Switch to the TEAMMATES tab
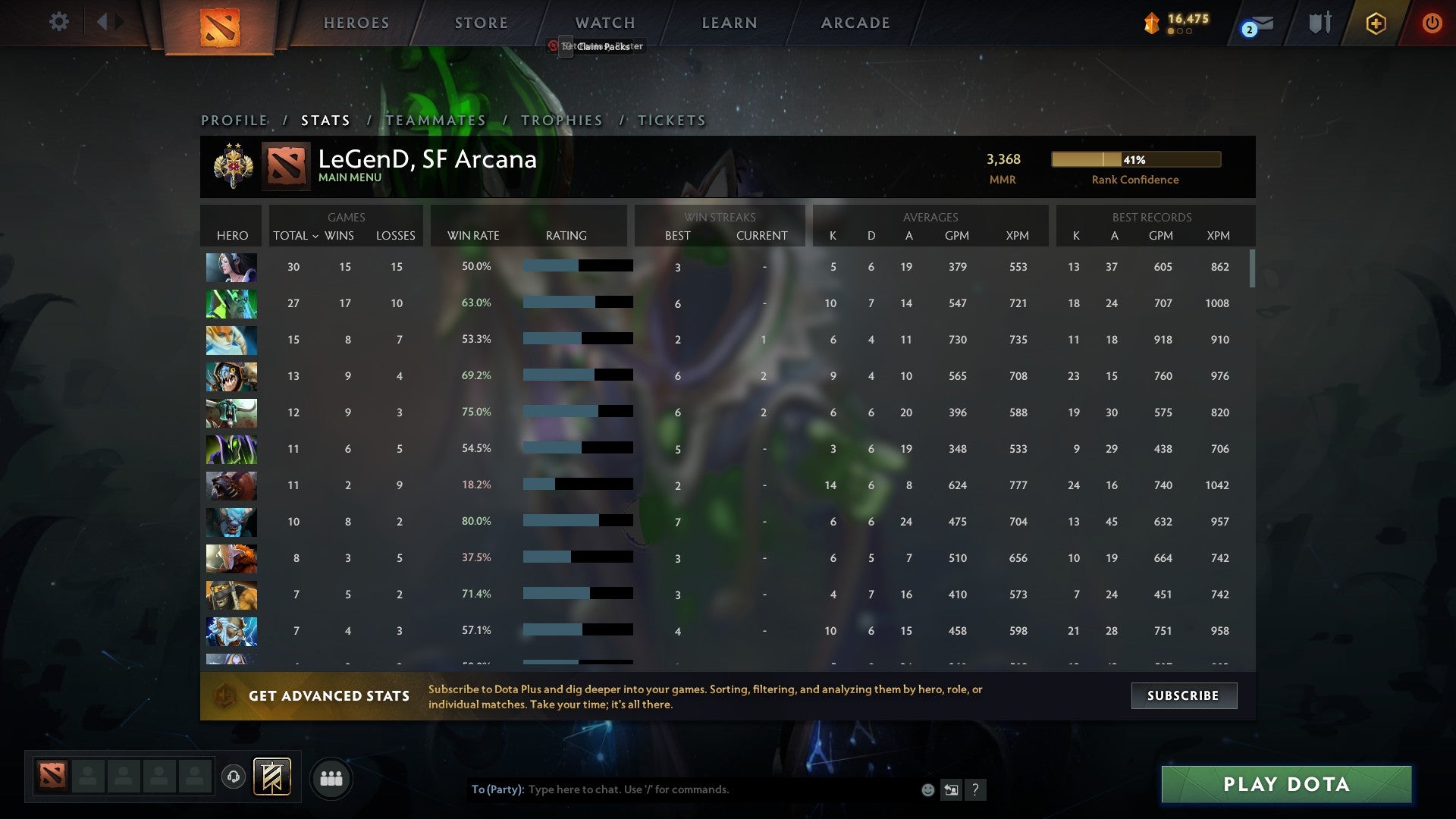 [x=435, y=120]
